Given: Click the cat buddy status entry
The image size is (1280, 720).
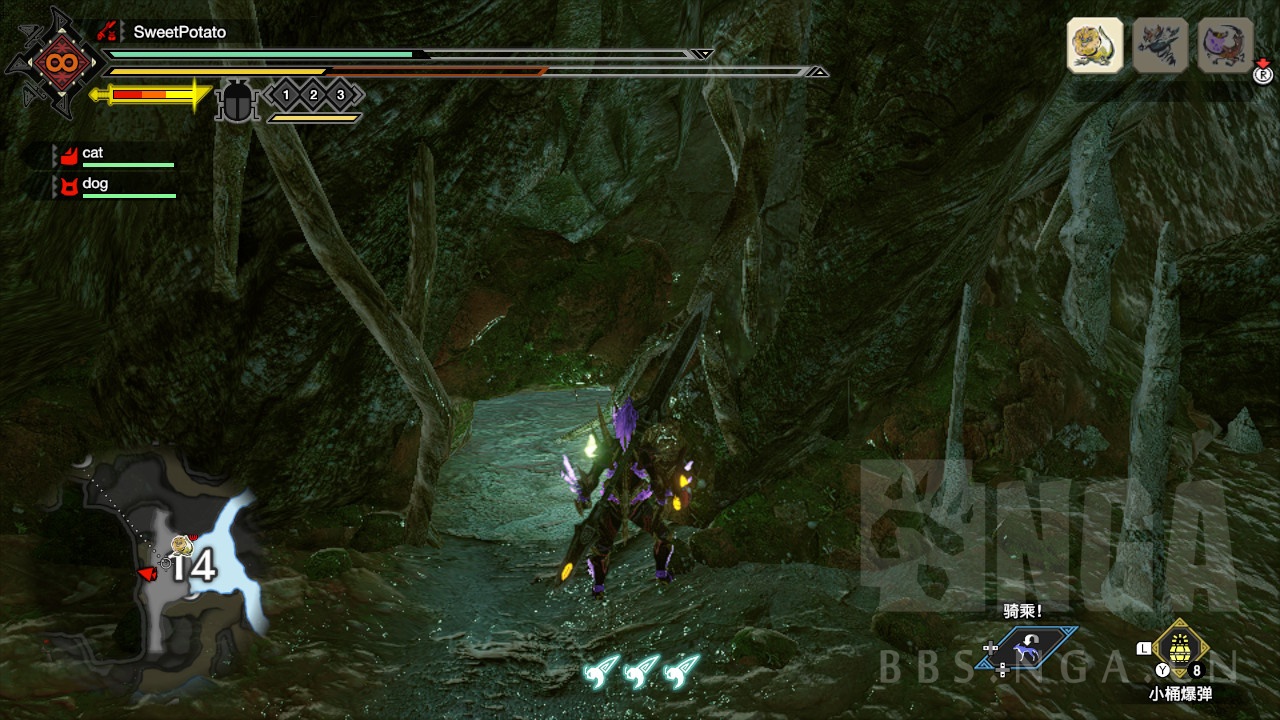Looking at the screenshot, I should [x=92, y=154].
